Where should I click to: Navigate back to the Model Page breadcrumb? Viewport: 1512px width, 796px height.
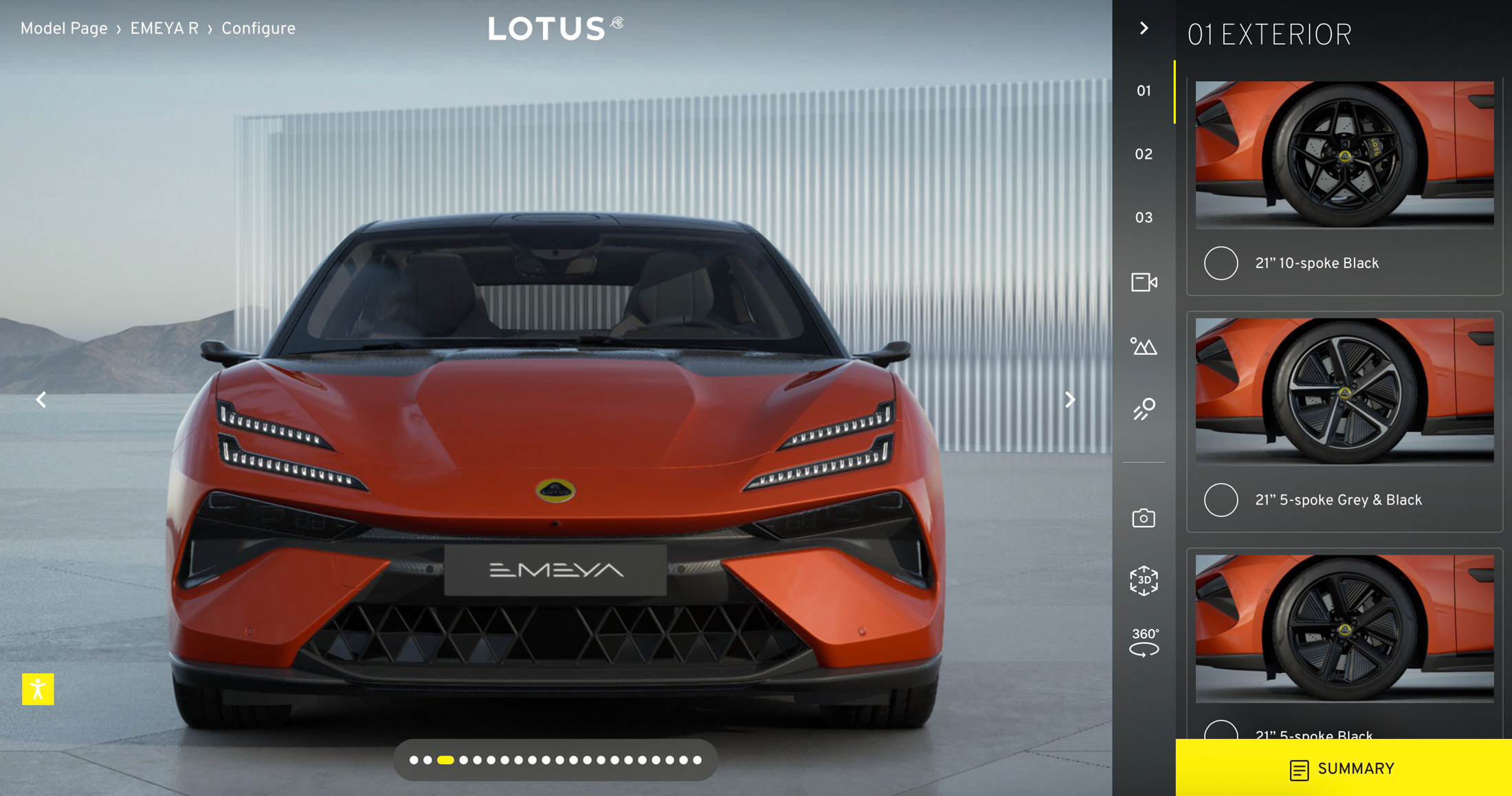tap(63, 28)
